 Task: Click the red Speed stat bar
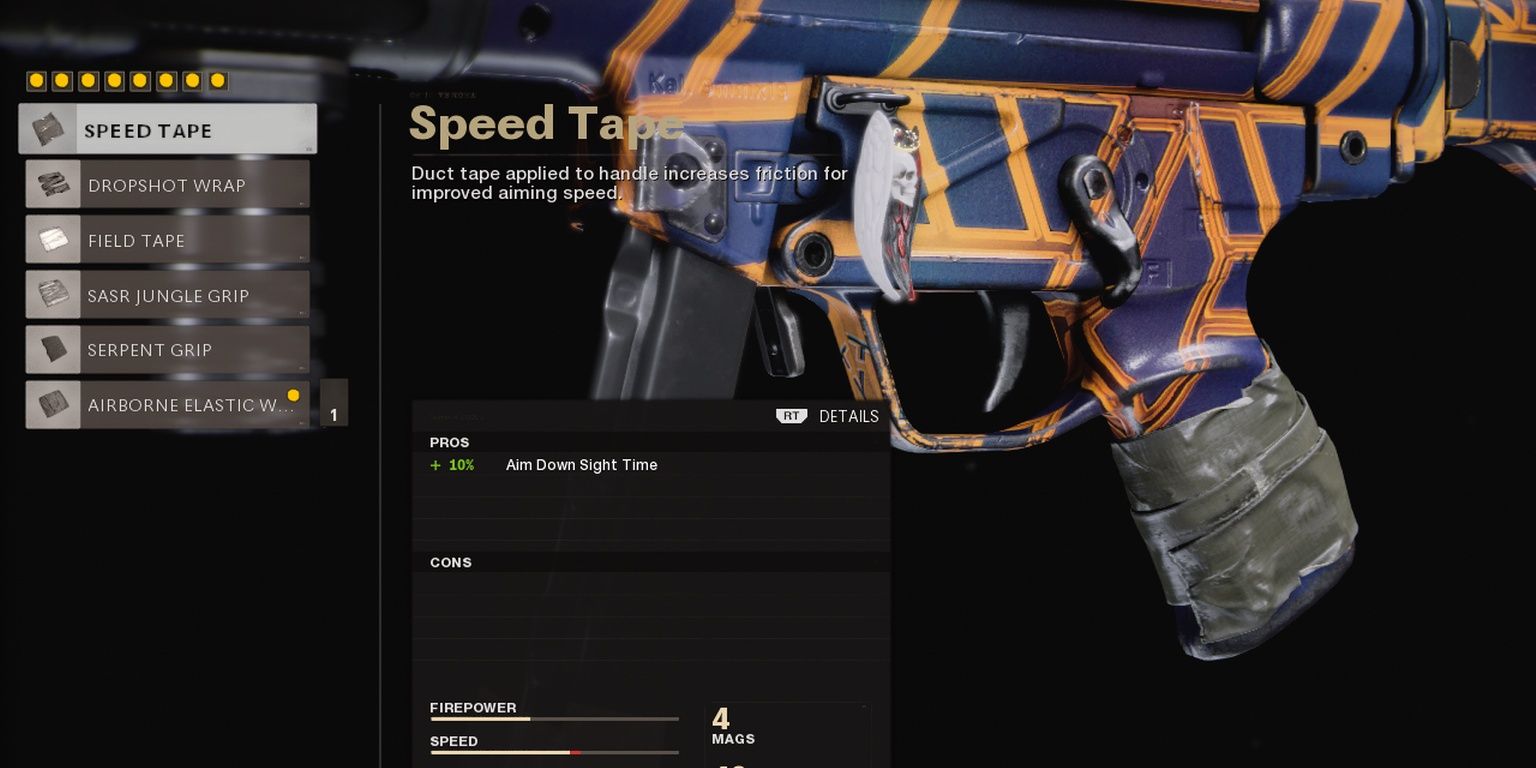tap(577, 752)
